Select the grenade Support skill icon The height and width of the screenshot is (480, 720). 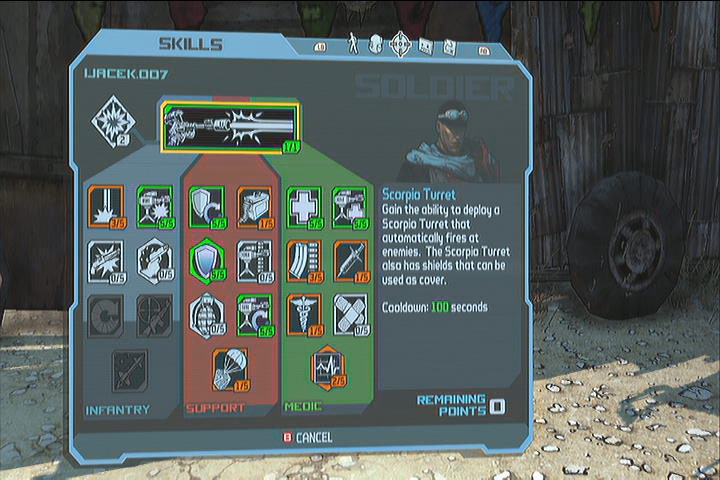[206, 314]
